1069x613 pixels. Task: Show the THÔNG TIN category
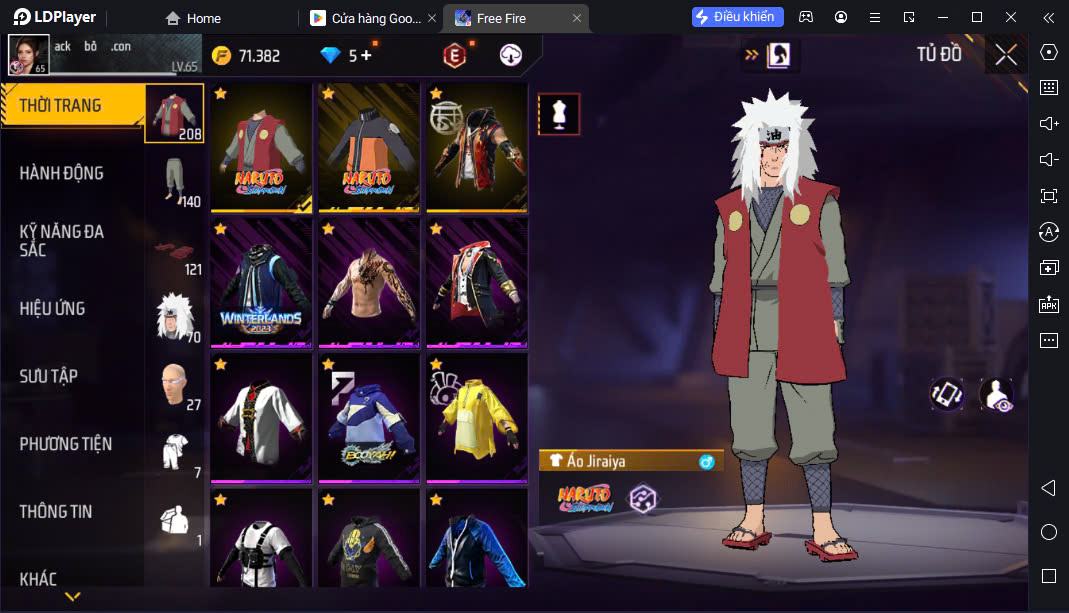[x=56, y=511]
